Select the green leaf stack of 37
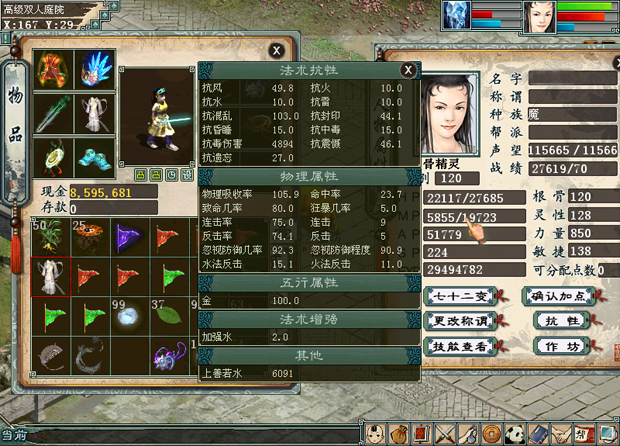Viewport: 620px width, 446px height. click(x=170, y=317)
